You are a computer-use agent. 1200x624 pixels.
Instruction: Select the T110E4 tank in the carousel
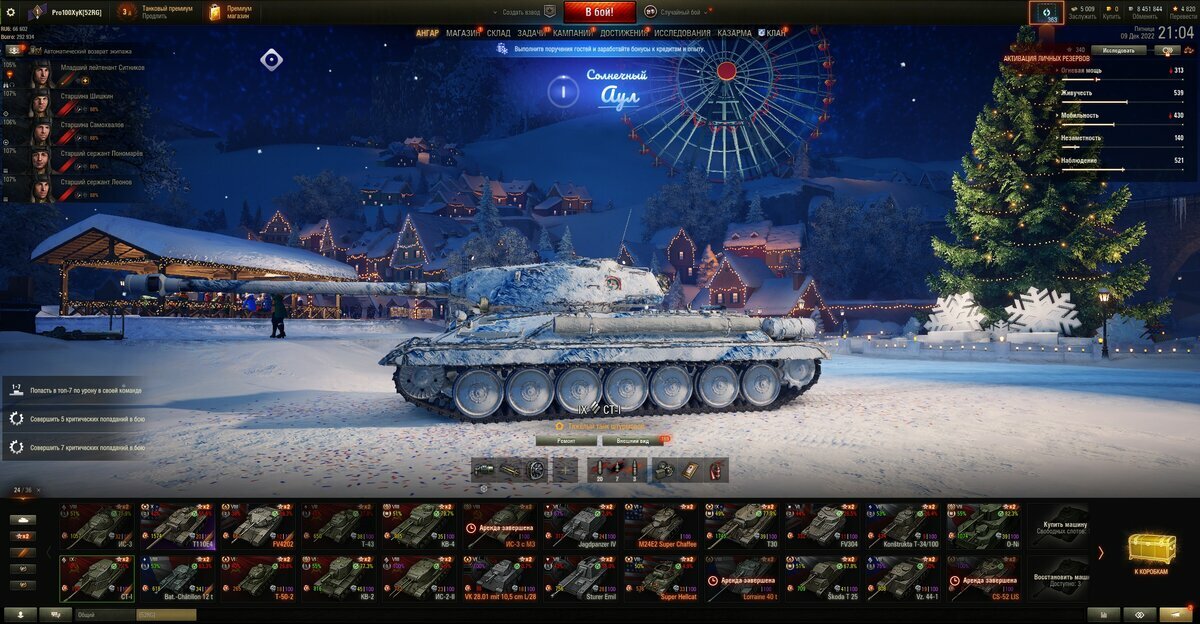pyautogui.click(x=177, y=525)
